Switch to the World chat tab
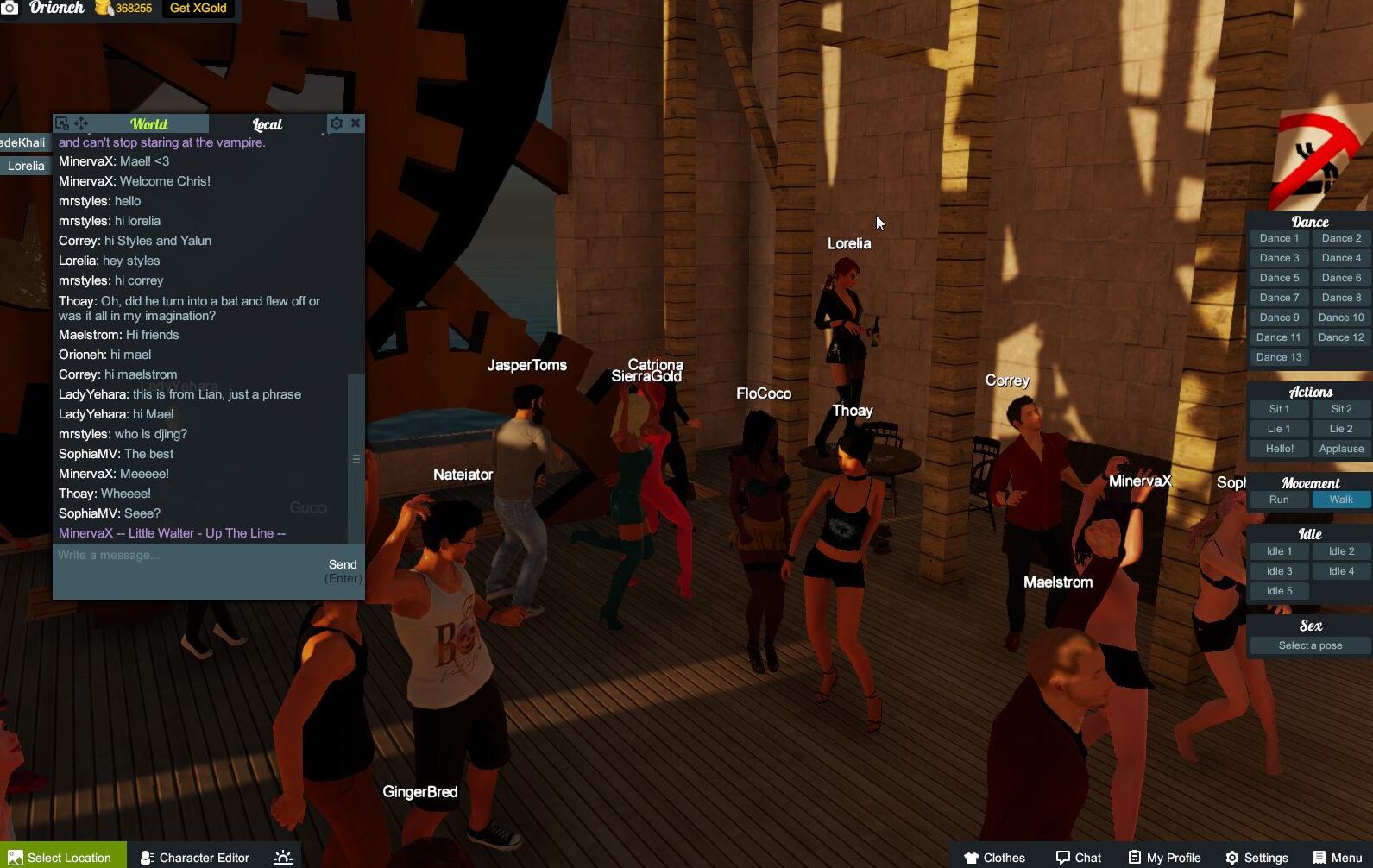 [x=148, y=123]
